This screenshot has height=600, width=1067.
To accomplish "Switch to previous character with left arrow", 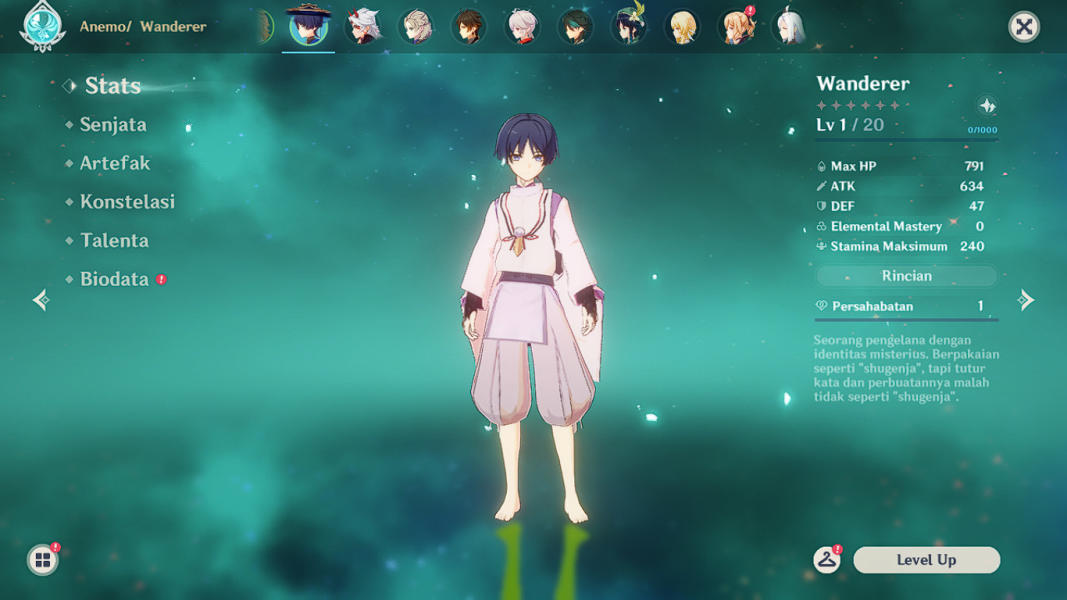I will click(41, 300).
